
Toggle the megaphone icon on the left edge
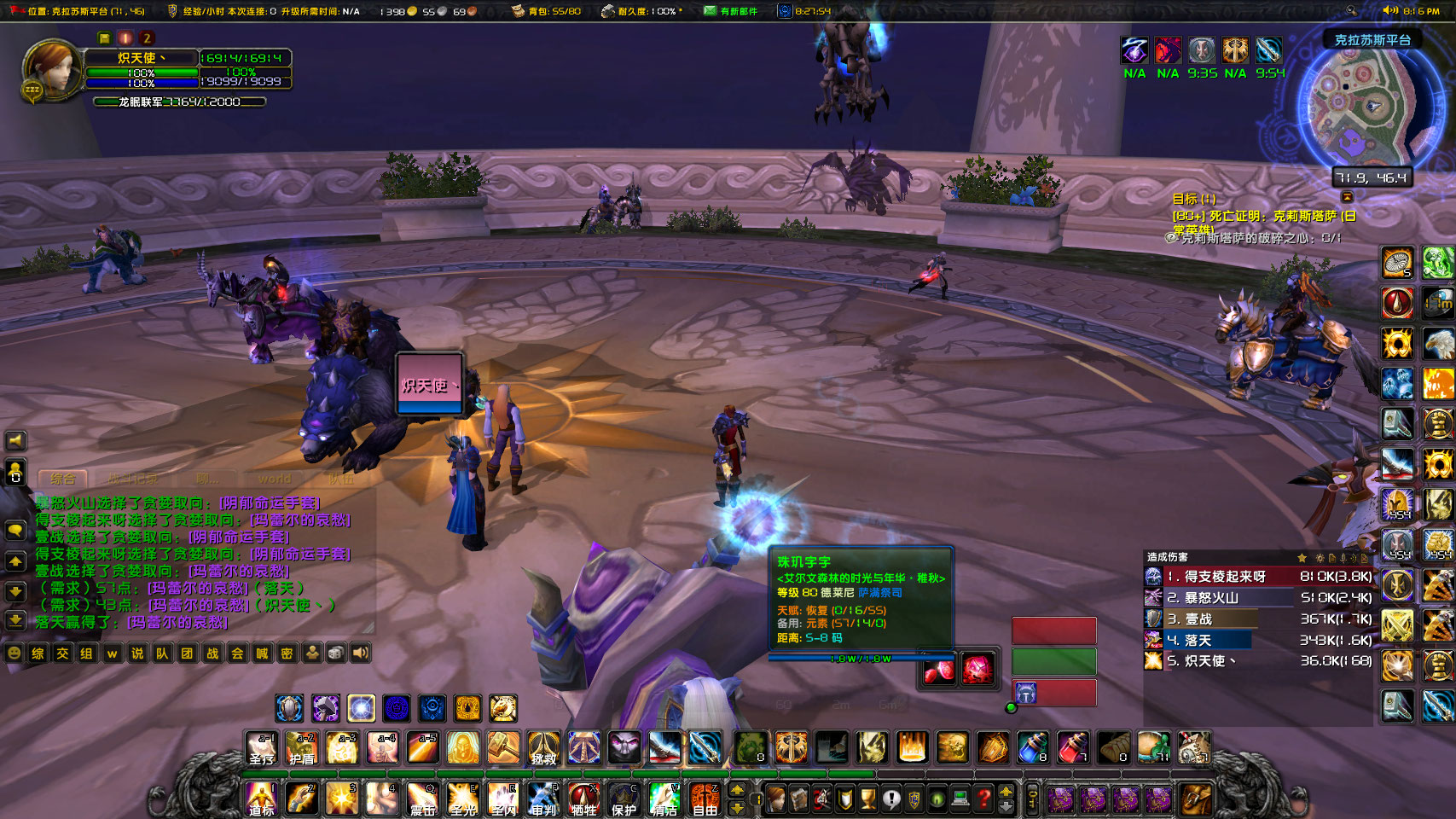[x=15, y=440]
